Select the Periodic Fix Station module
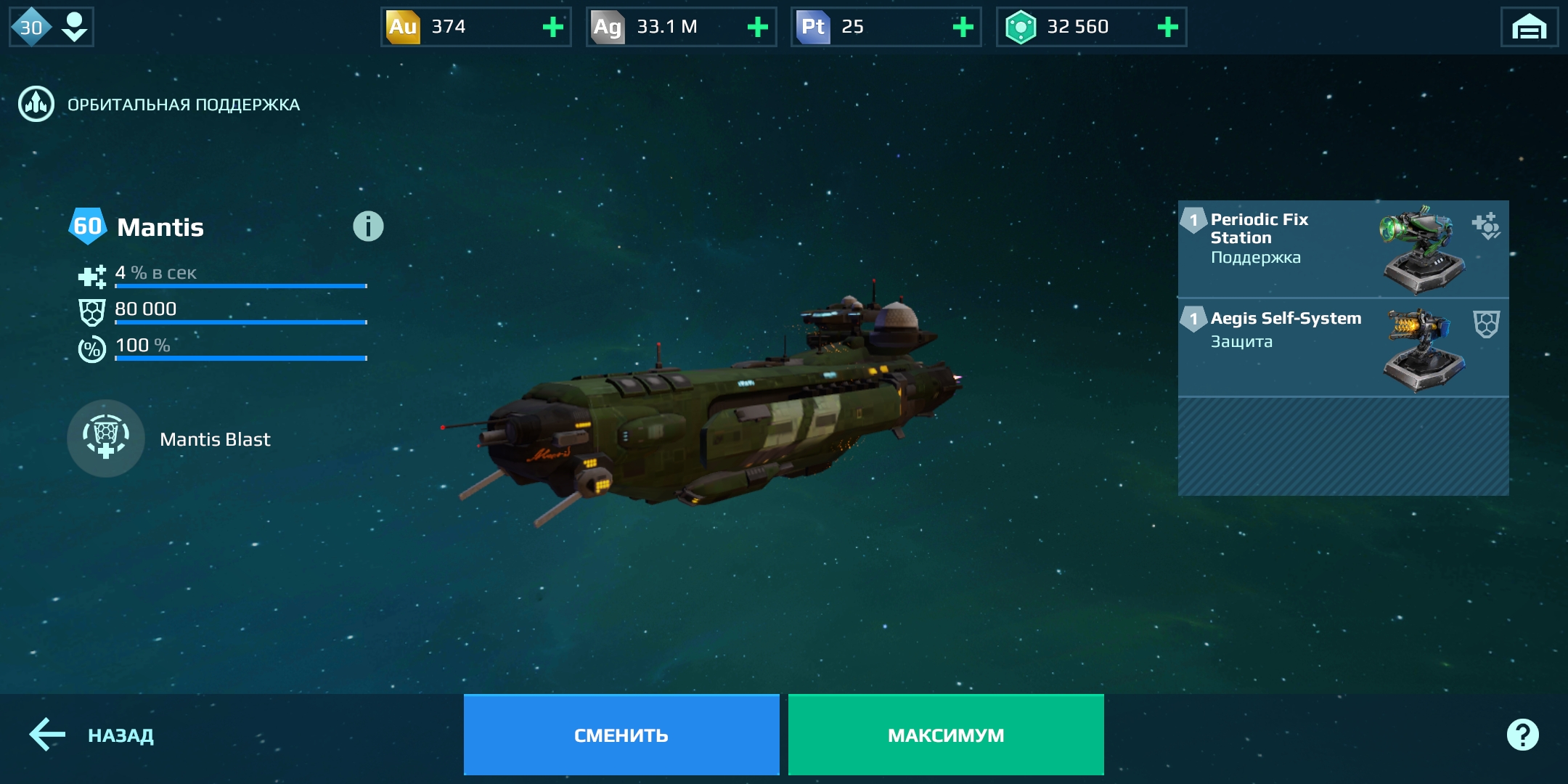This screenshot has height=784, width=1568. (x=1343, y=249)
